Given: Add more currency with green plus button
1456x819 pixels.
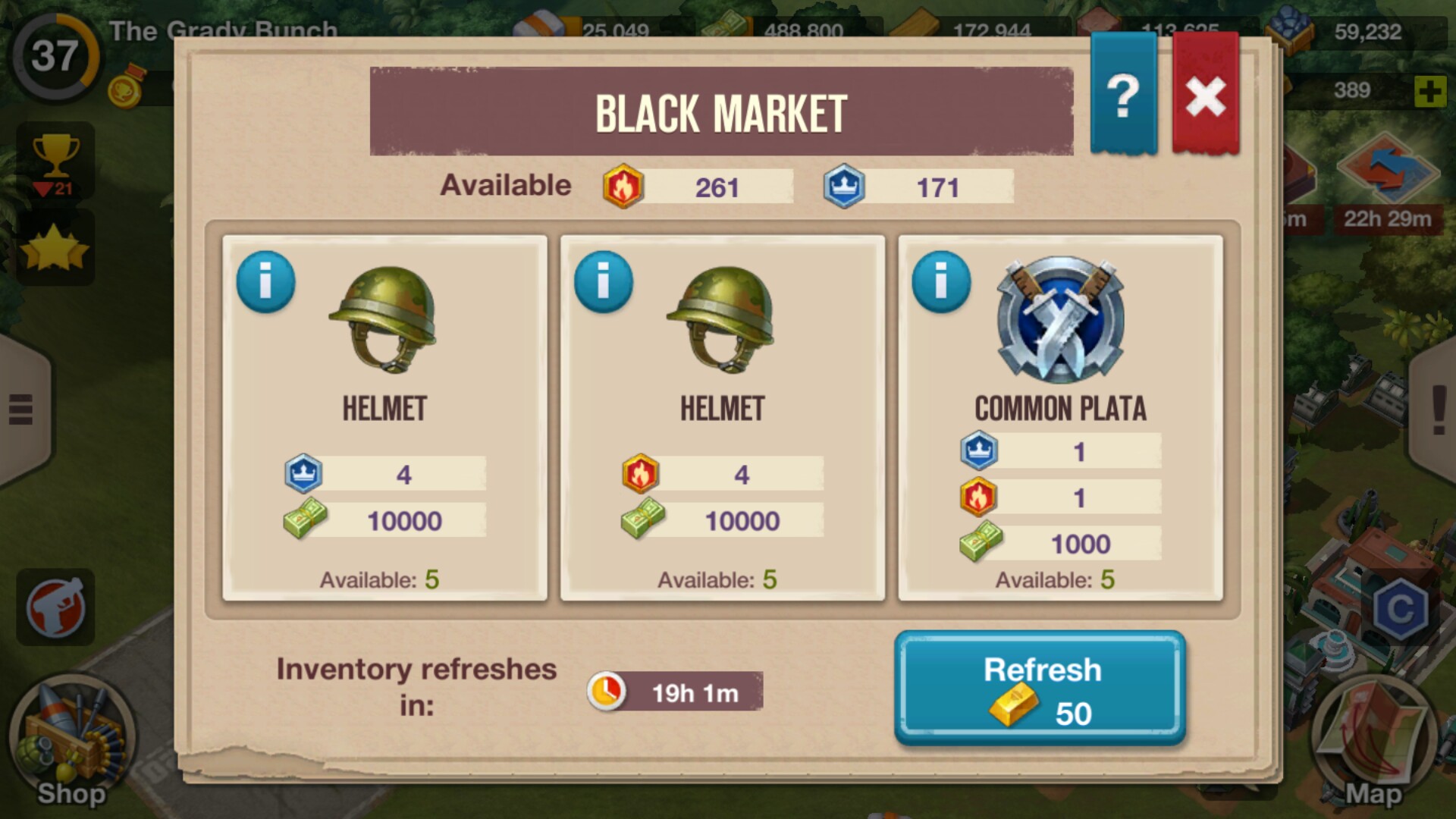Looking at the screenshot, I should pos(1429,92).
